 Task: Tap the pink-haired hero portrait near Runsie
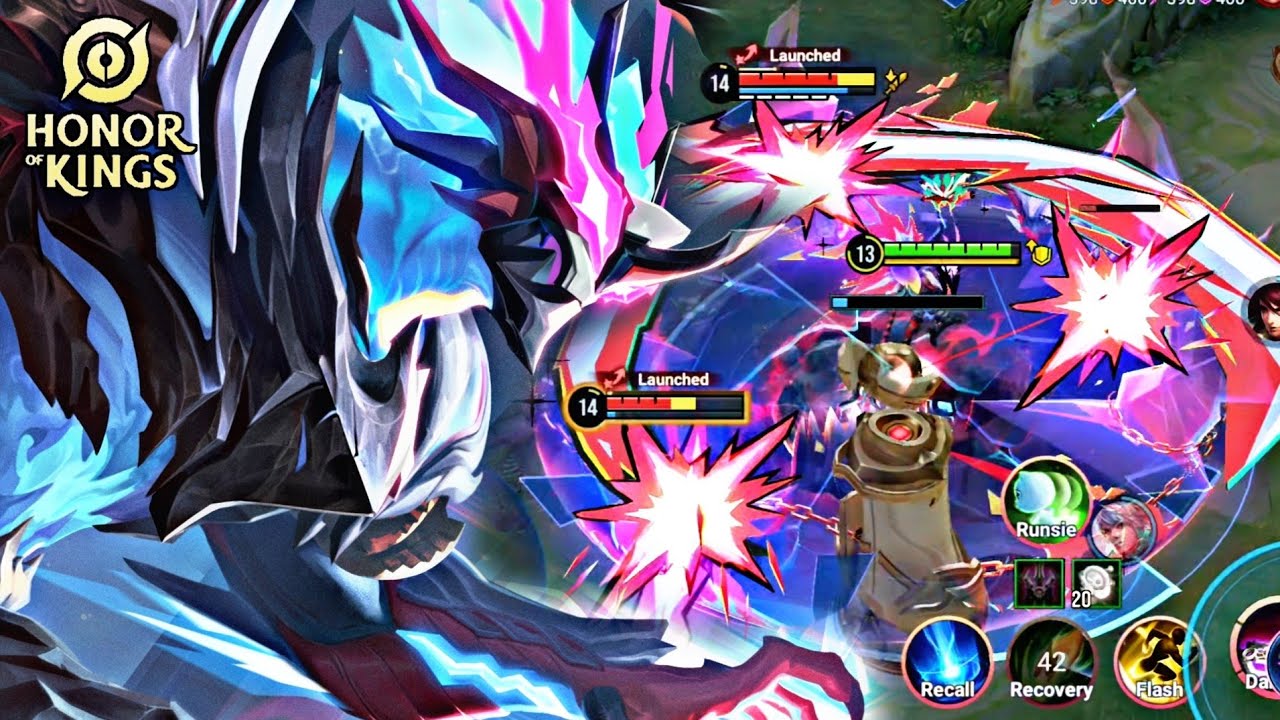1122,528
